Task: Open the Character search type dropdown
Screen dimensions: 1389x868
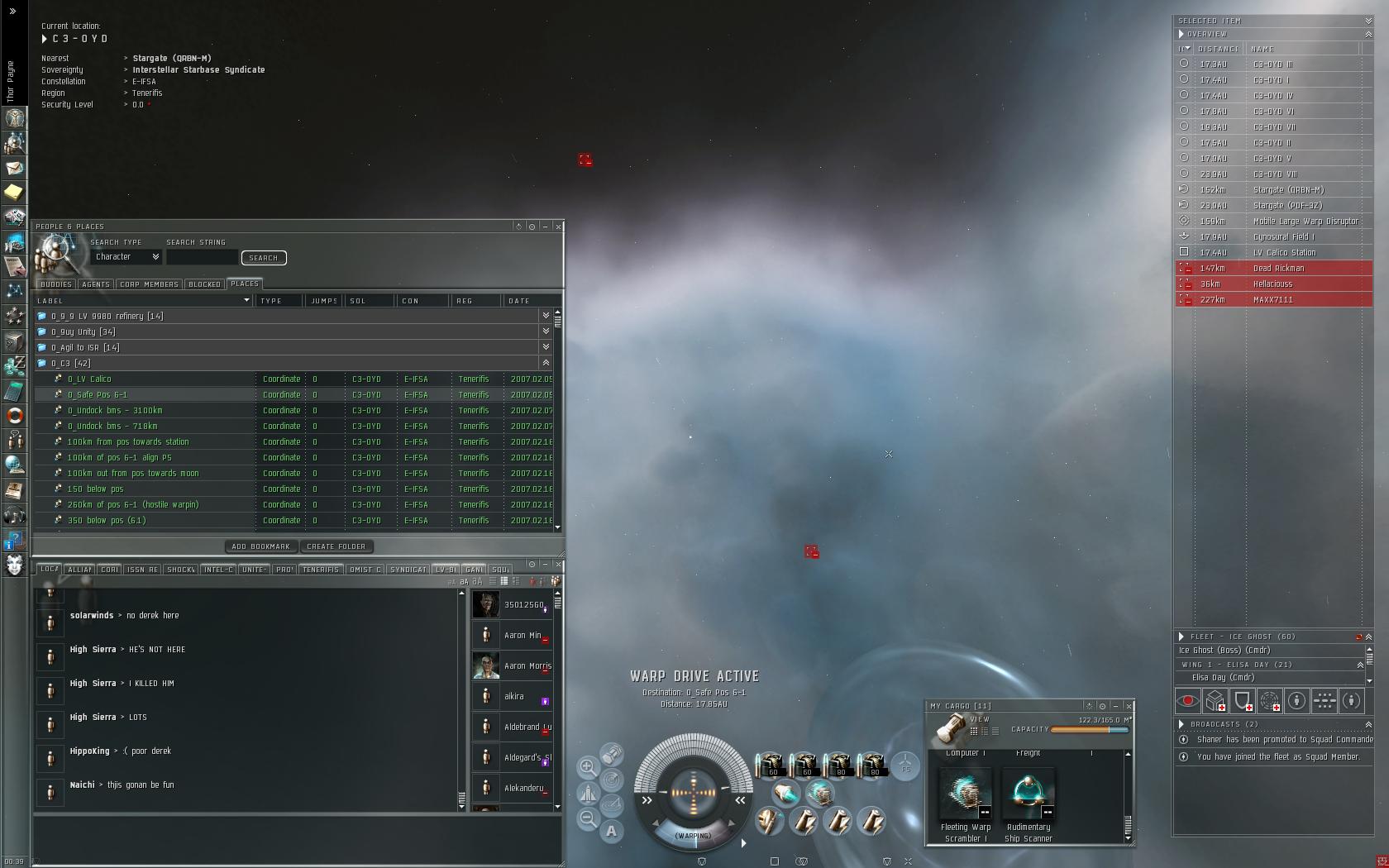Action: pos(126,257)
